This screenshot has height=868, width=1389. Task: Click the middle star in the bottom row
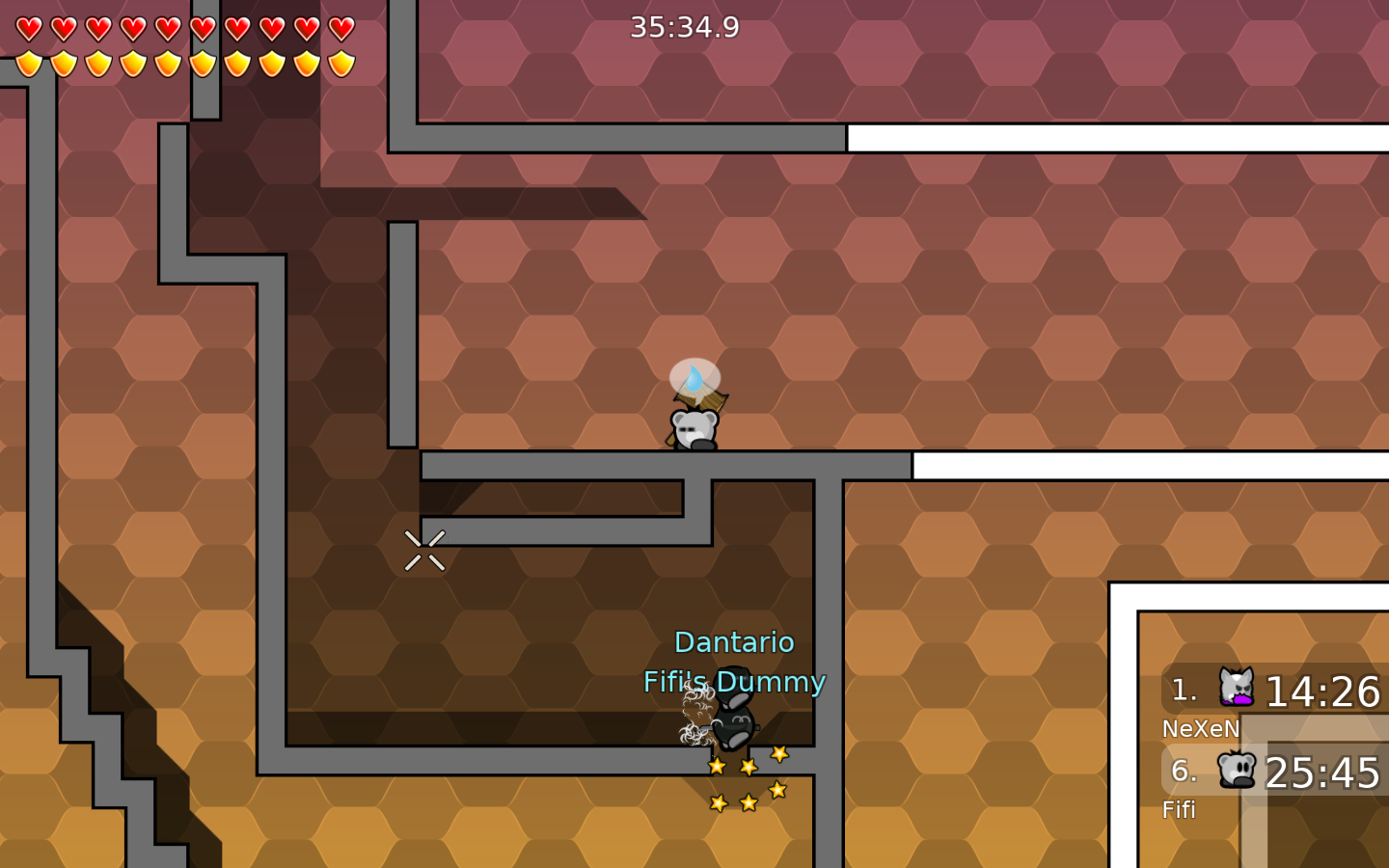[748, 801]
